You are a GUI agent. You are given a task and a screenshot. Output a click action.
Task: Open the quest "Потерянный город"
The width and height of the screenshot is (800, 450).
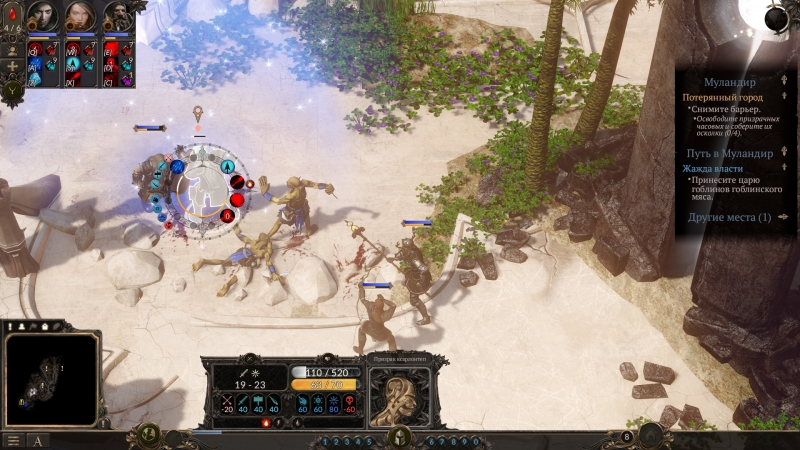723,98
